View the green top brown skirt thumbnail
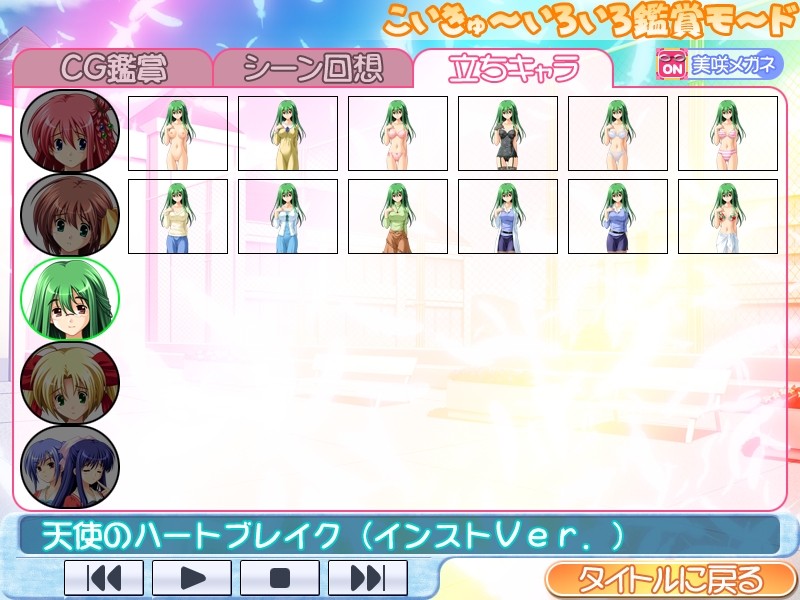This screenshot has width=800, height=600. (398, 216)
